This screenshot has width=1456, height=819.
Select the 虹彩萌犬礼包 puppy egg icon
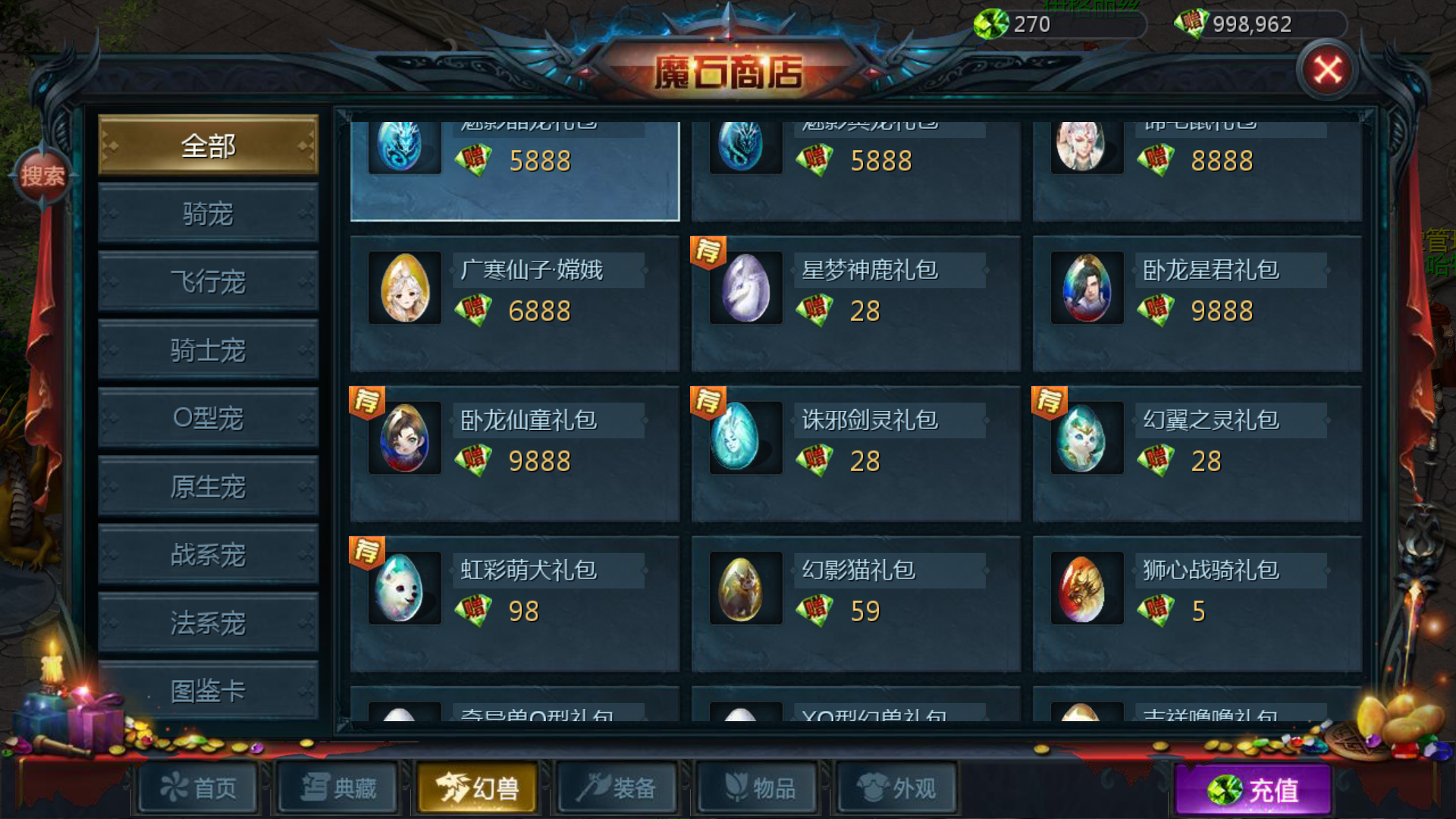[404, 589]
